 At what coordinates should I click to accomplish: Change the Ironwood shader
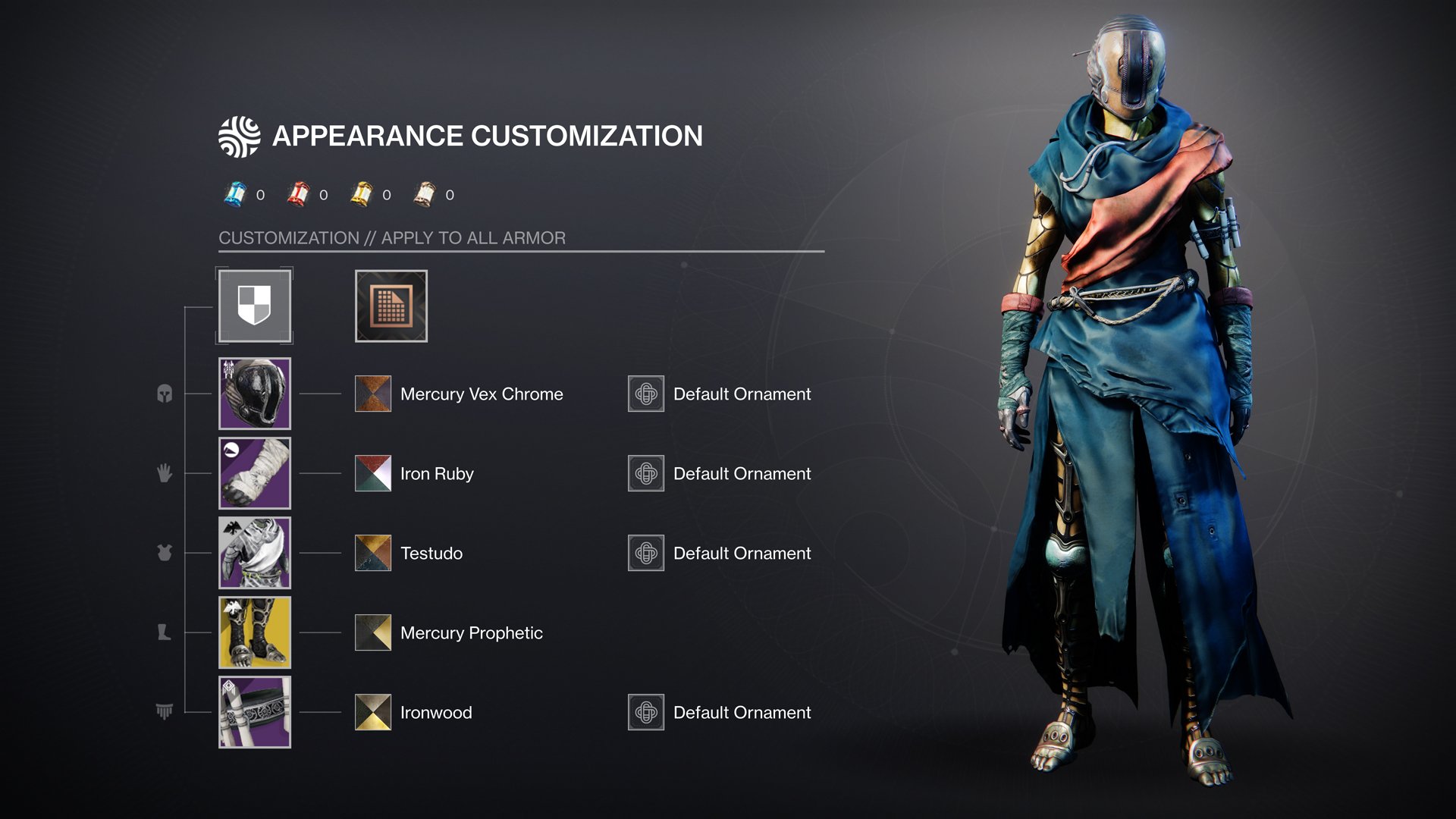point(373,712)
